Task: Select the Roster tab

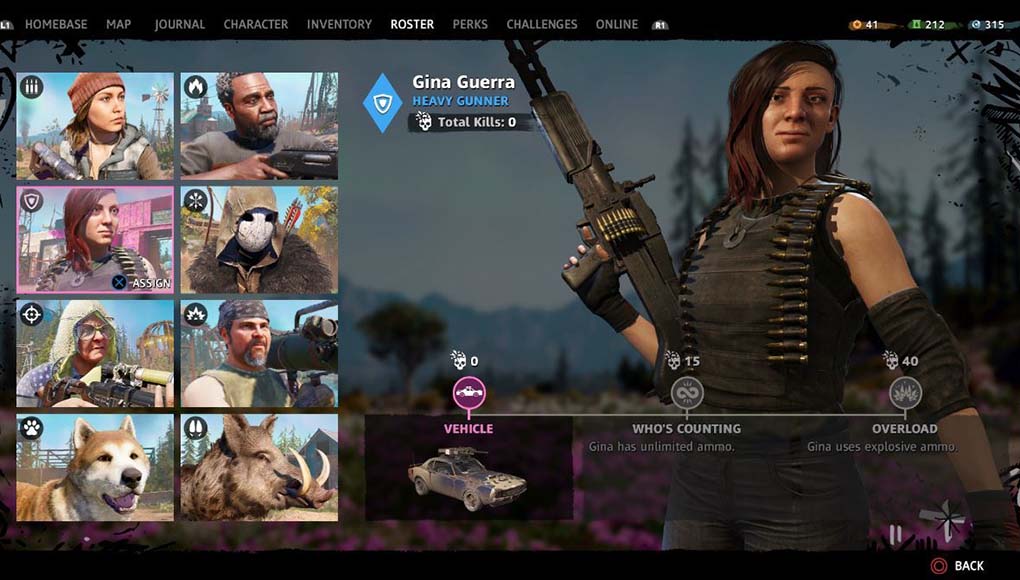Action: [x=412, y=24]
